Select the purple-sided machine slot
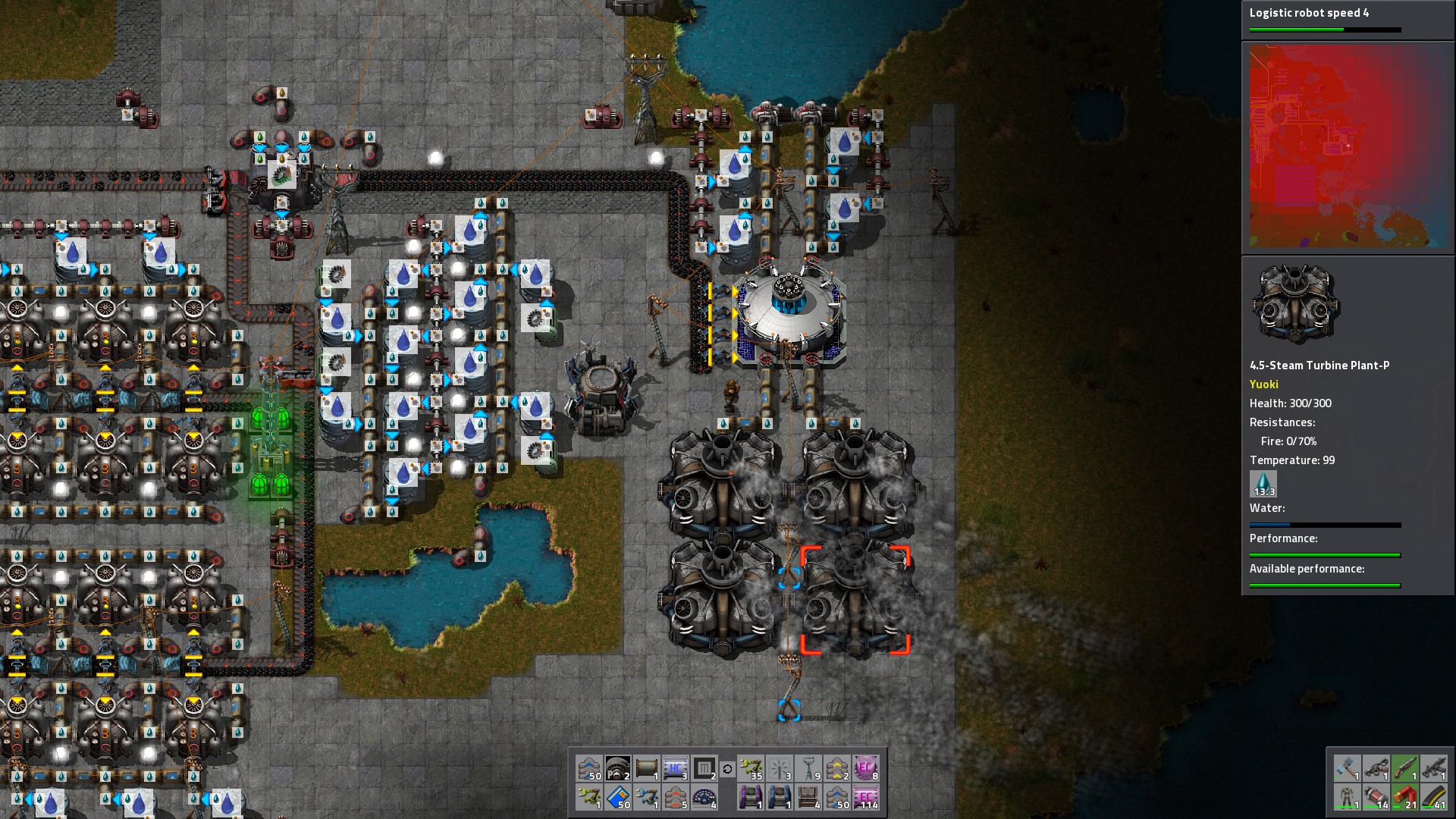Viewport: 1456px width, 819px height. pos(751,797)
